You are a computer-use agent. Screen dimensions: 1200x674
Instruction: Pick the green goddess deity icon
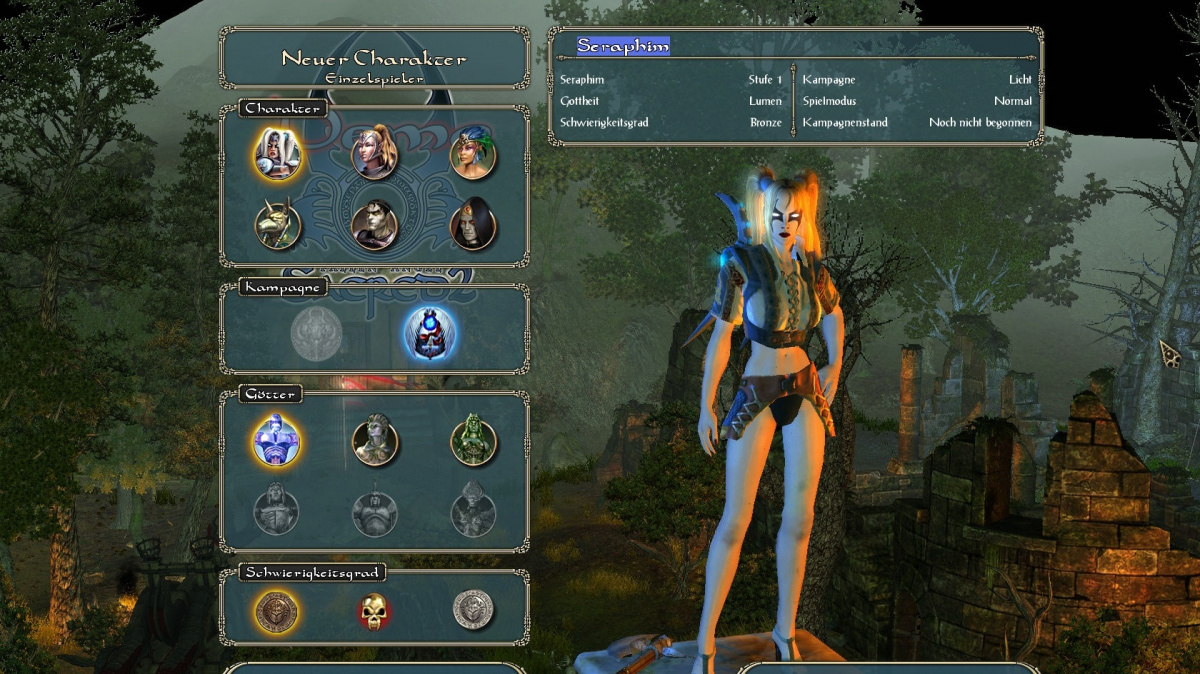point(473,442)
